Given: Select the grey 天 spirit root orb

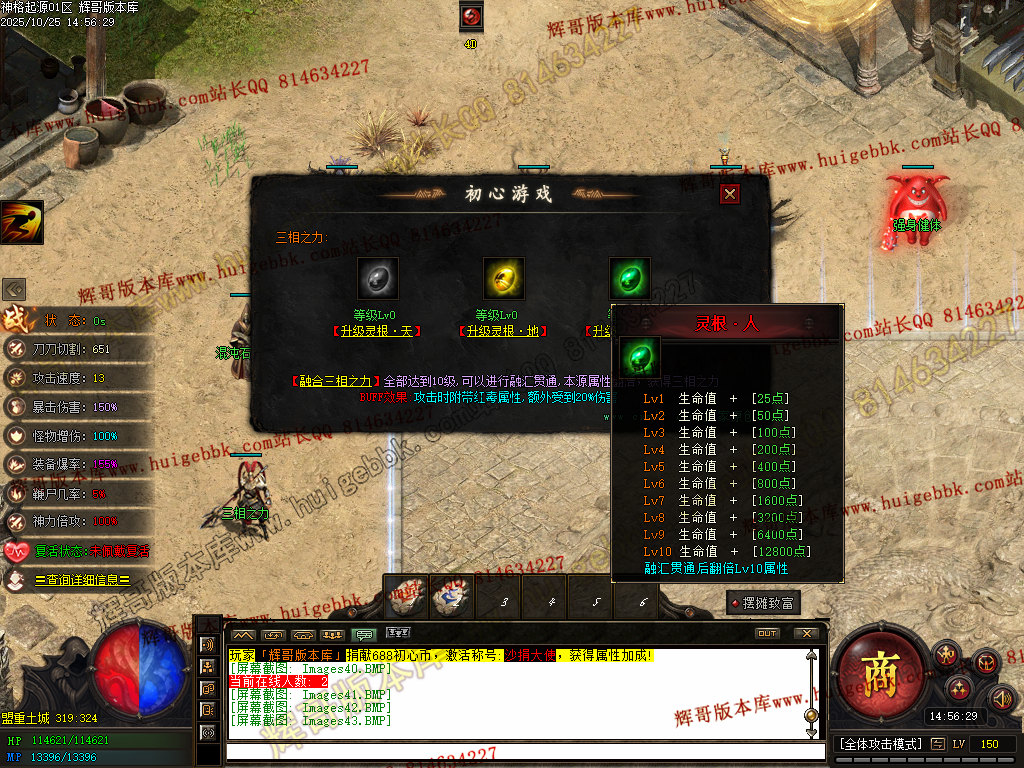Looking at the screenshot, I should [x=378, y=278].
